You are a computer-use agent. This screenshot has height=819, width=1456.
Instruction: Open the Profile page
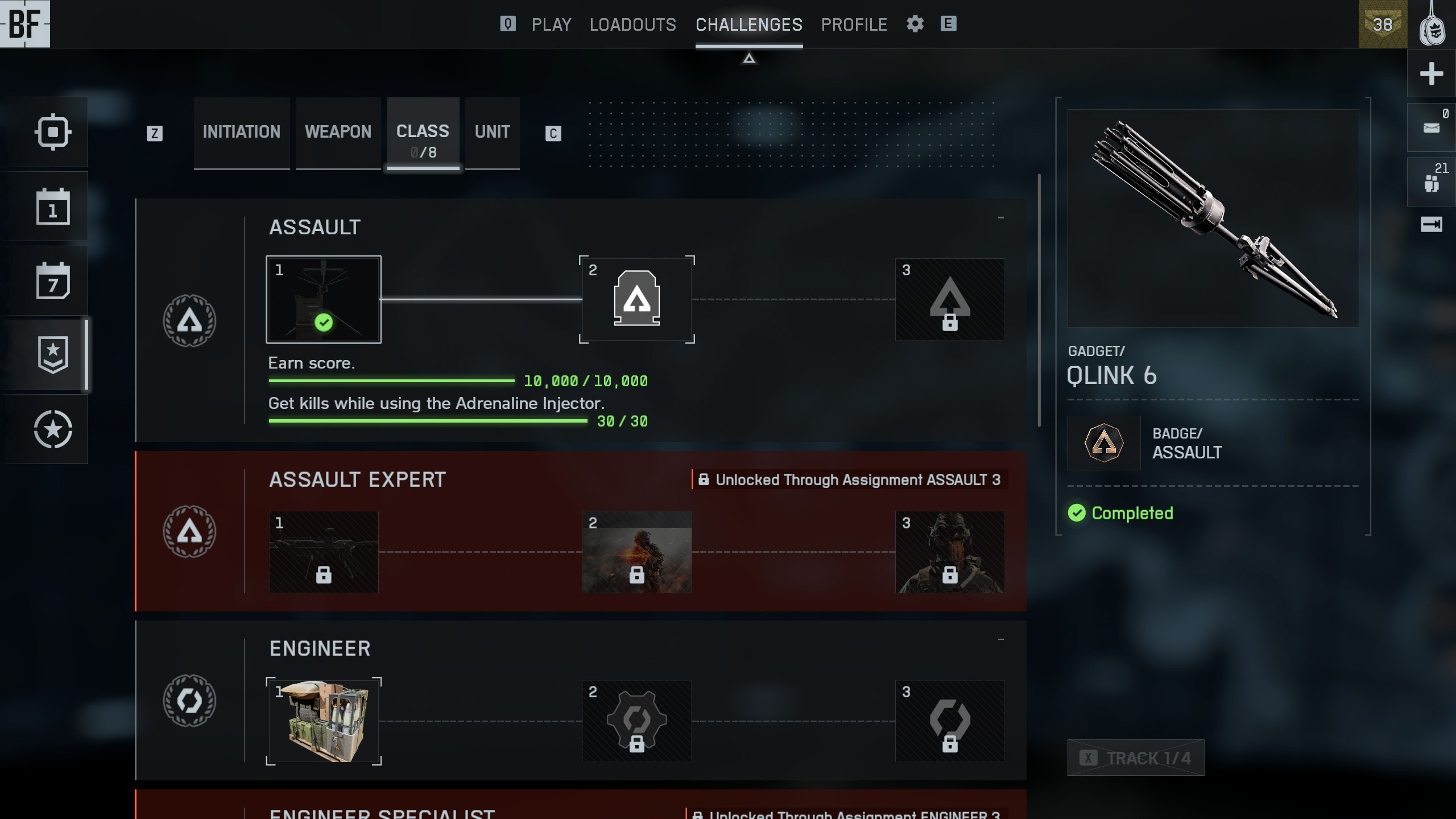pyautogui.click(x=854, y=24)
